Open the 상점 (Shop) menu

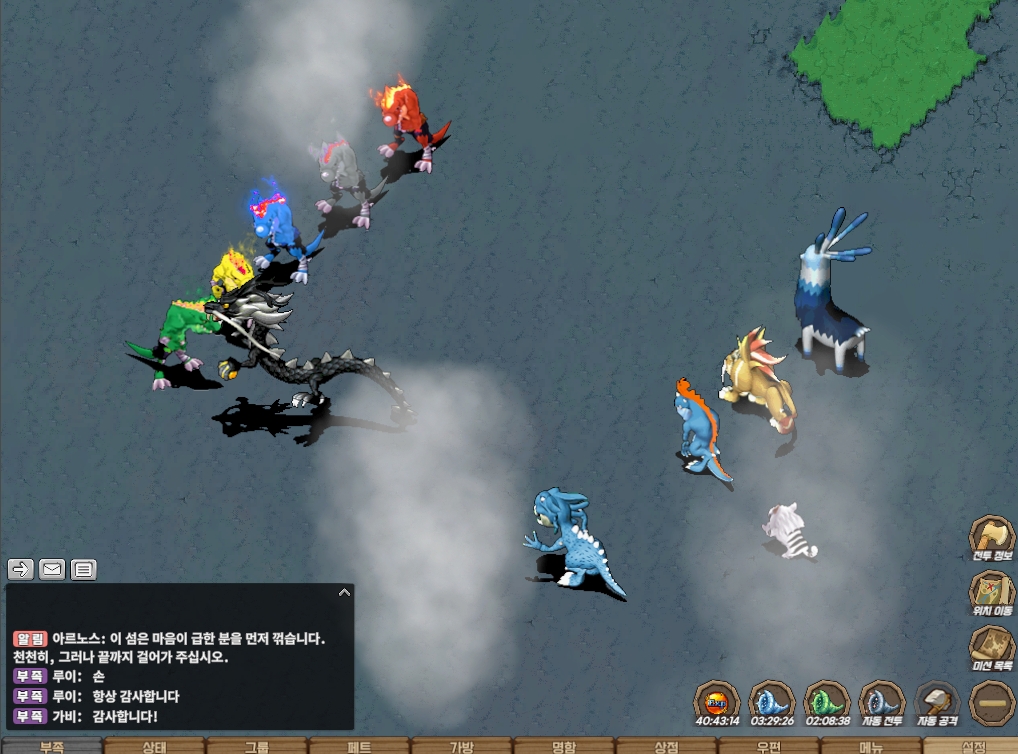coord(666,746)
